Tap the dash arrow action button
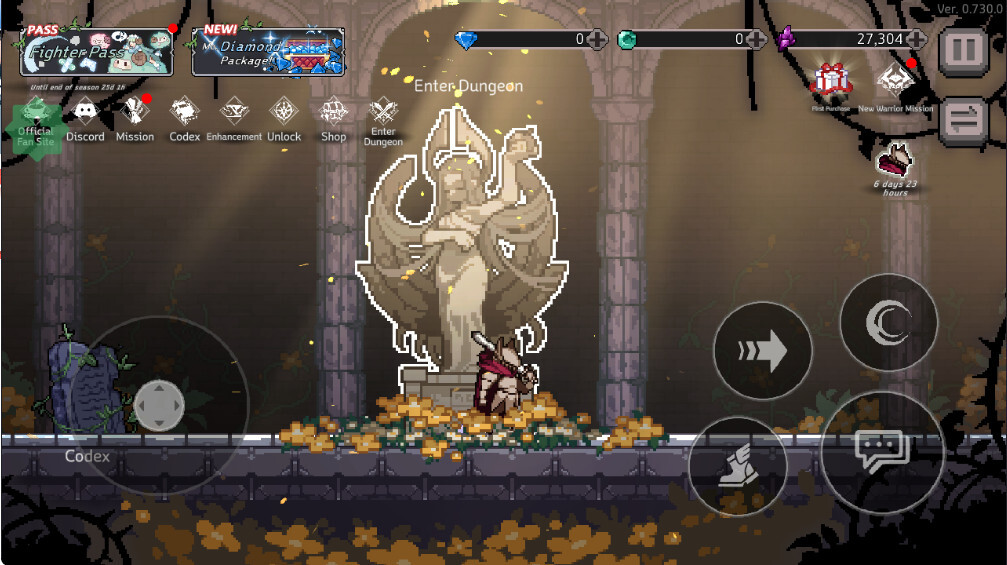This screenshot has height=565, width=1007. 763,351
